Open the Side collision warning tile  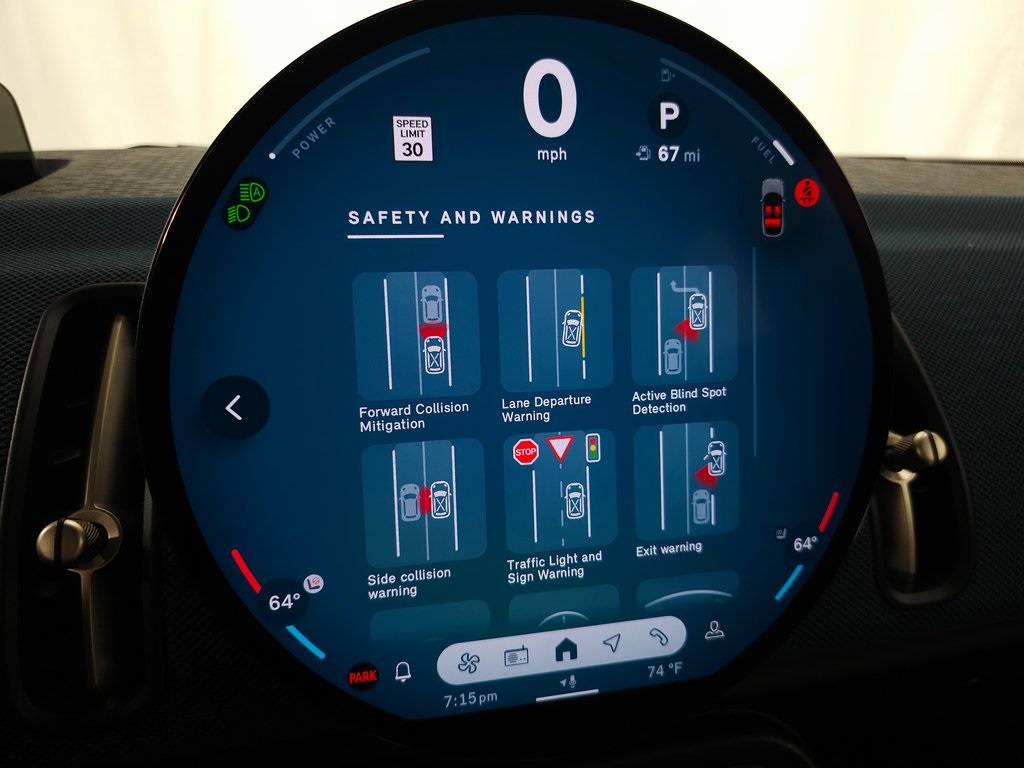click(x=423, y=503)
